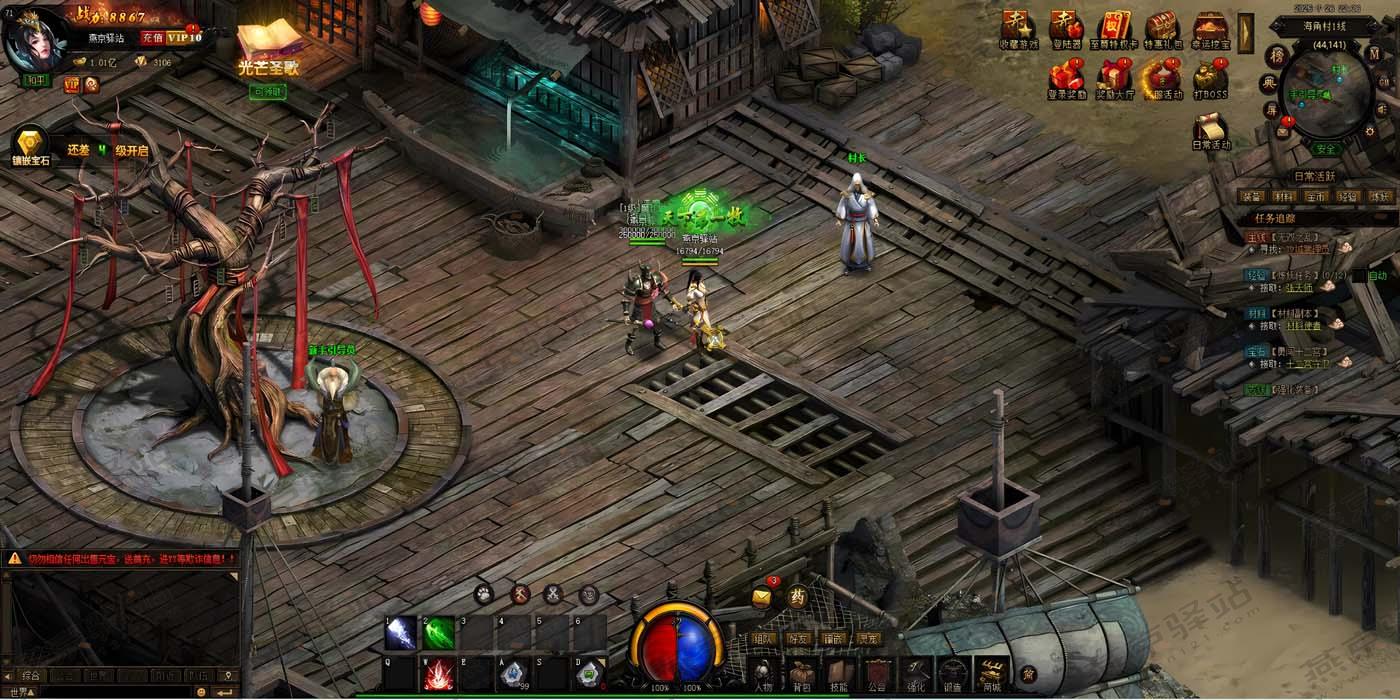Open the mail envelope with 3 notifications
Screen dimensions: 1400x700
click(762, 597)
